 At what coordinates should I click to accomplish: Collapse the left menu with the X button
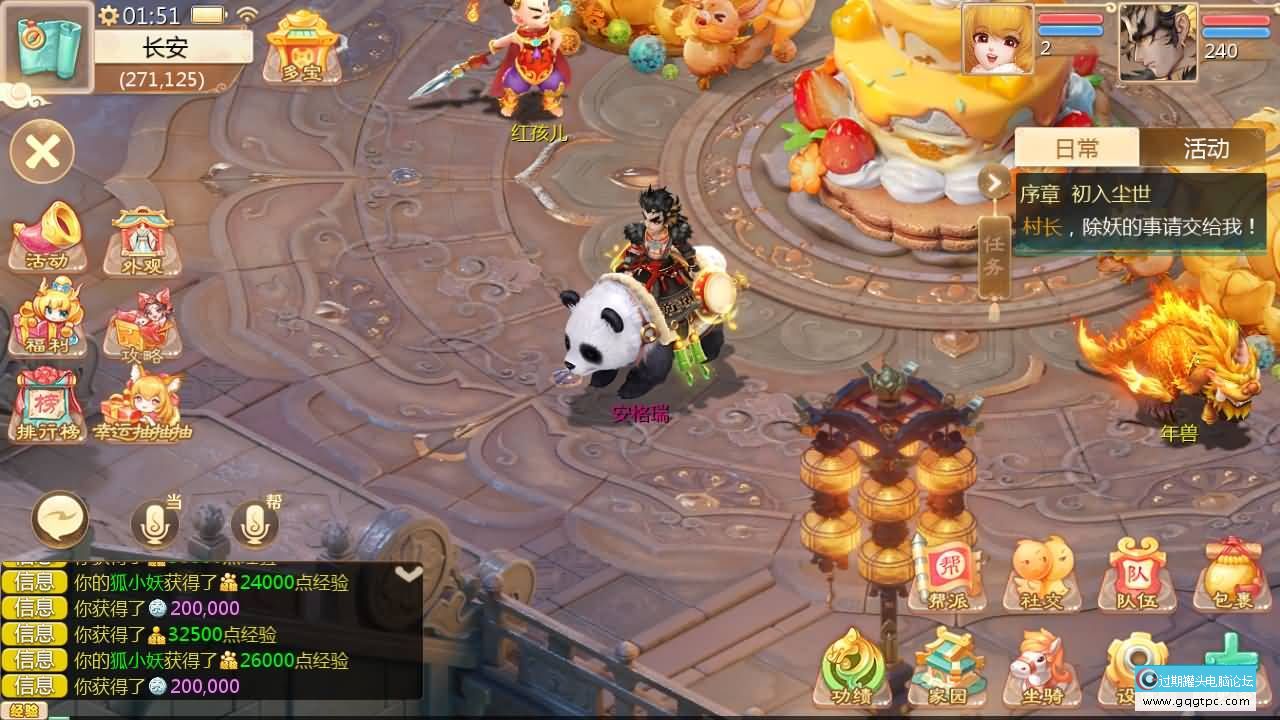coord(42,152)
